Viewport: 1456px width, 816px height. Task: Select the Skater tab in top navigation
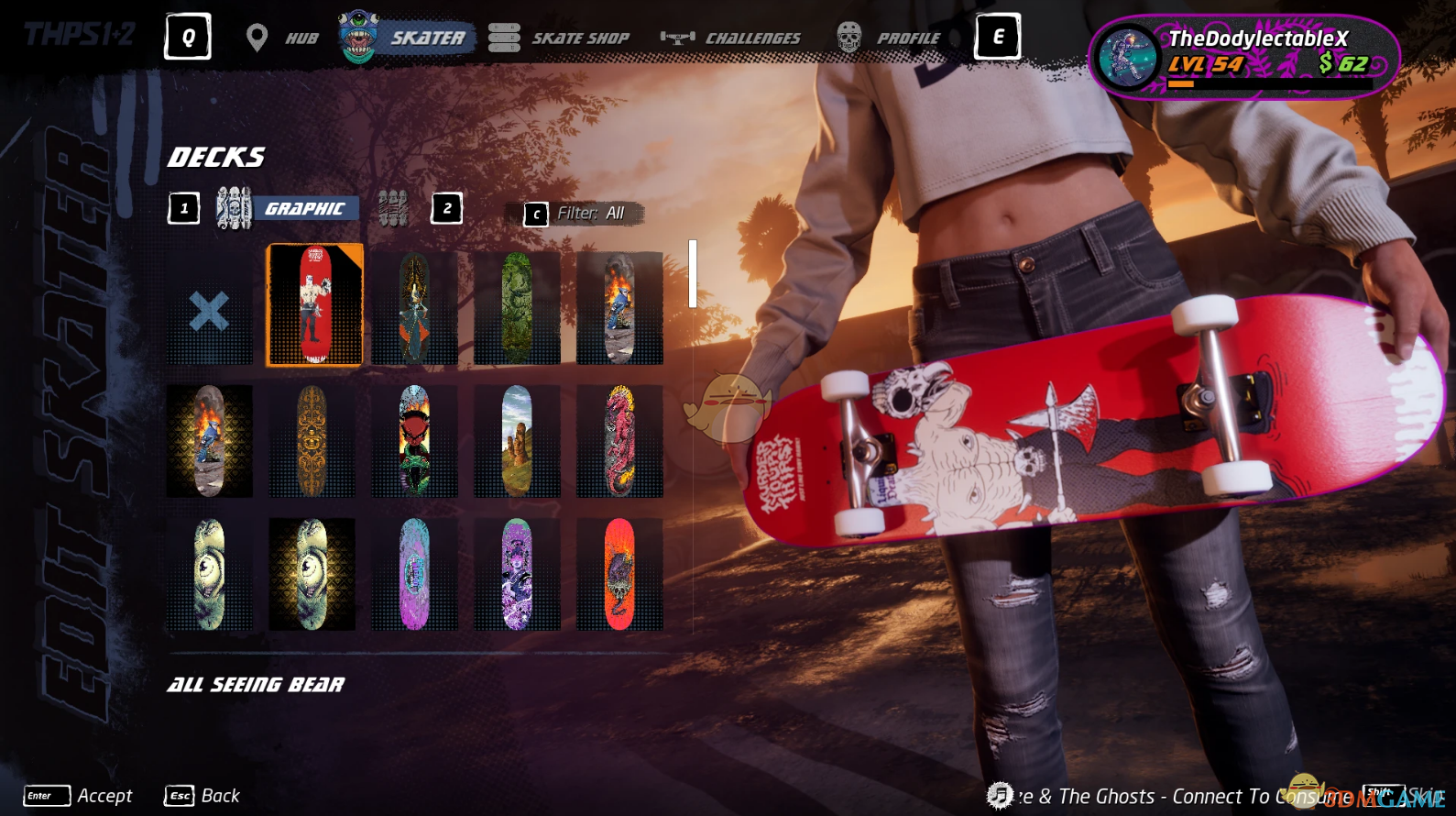pyautogui.click(x=408, y=38)
